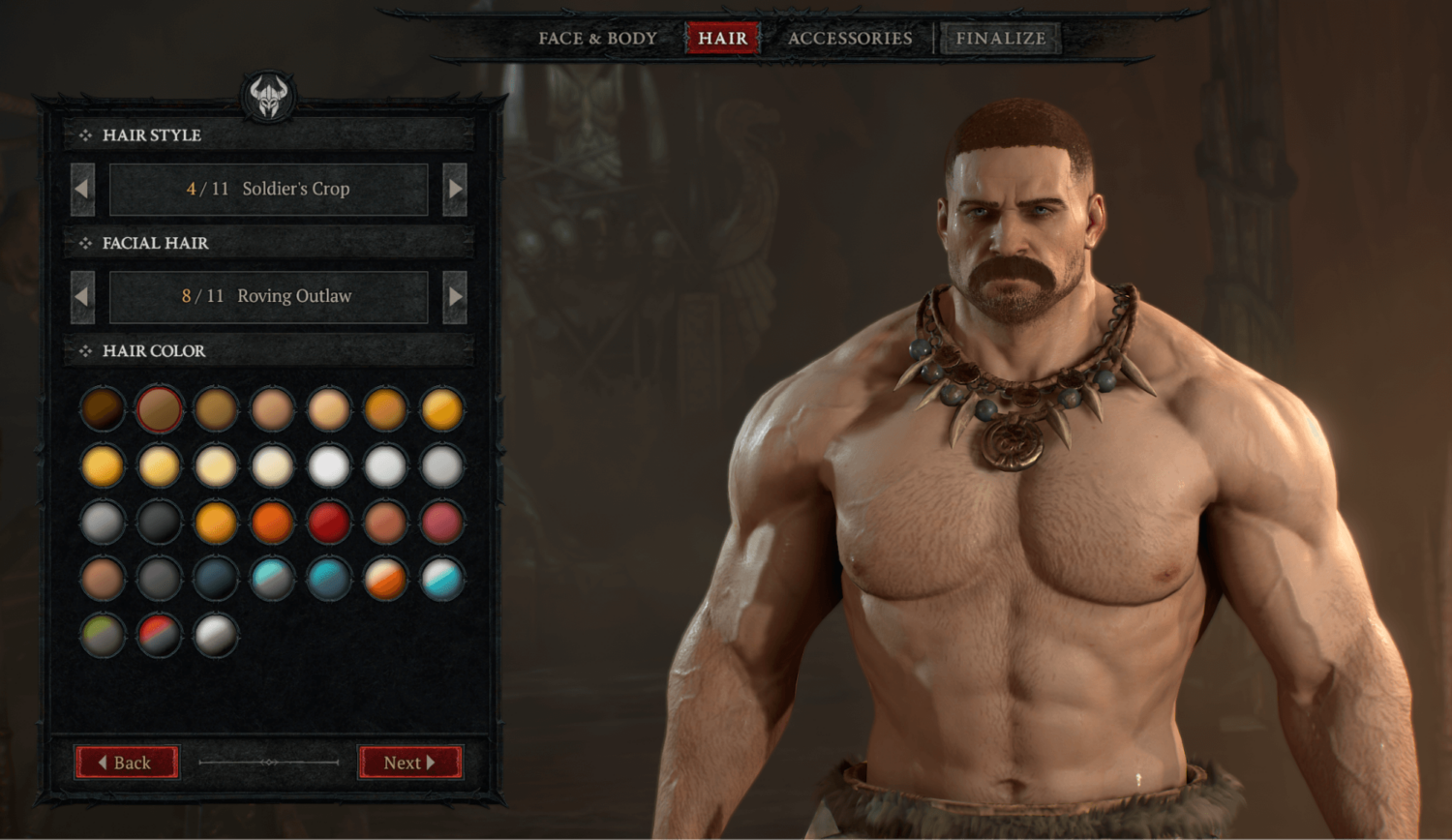
Task: Switch to the FACE & BODY tab
Action: pyautogui.click(x=596, y=38)
